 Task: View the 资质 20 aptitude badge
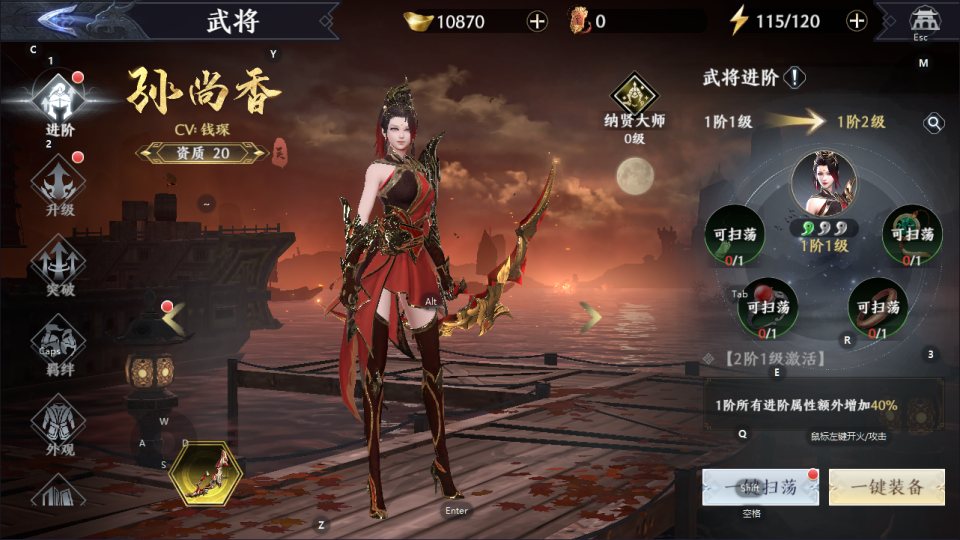202,152
